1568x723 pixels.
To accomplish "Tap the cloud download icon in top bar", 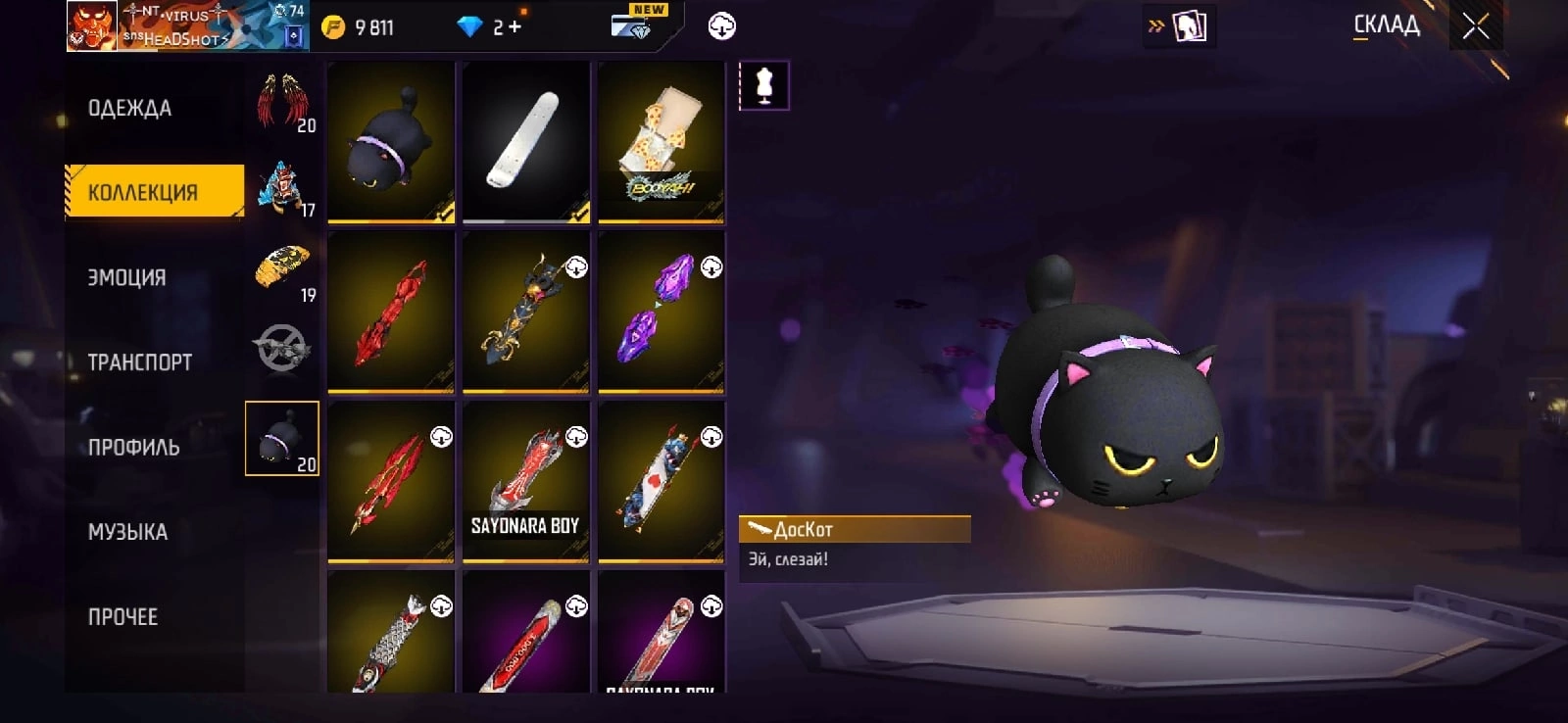I will tap(722, 26).
